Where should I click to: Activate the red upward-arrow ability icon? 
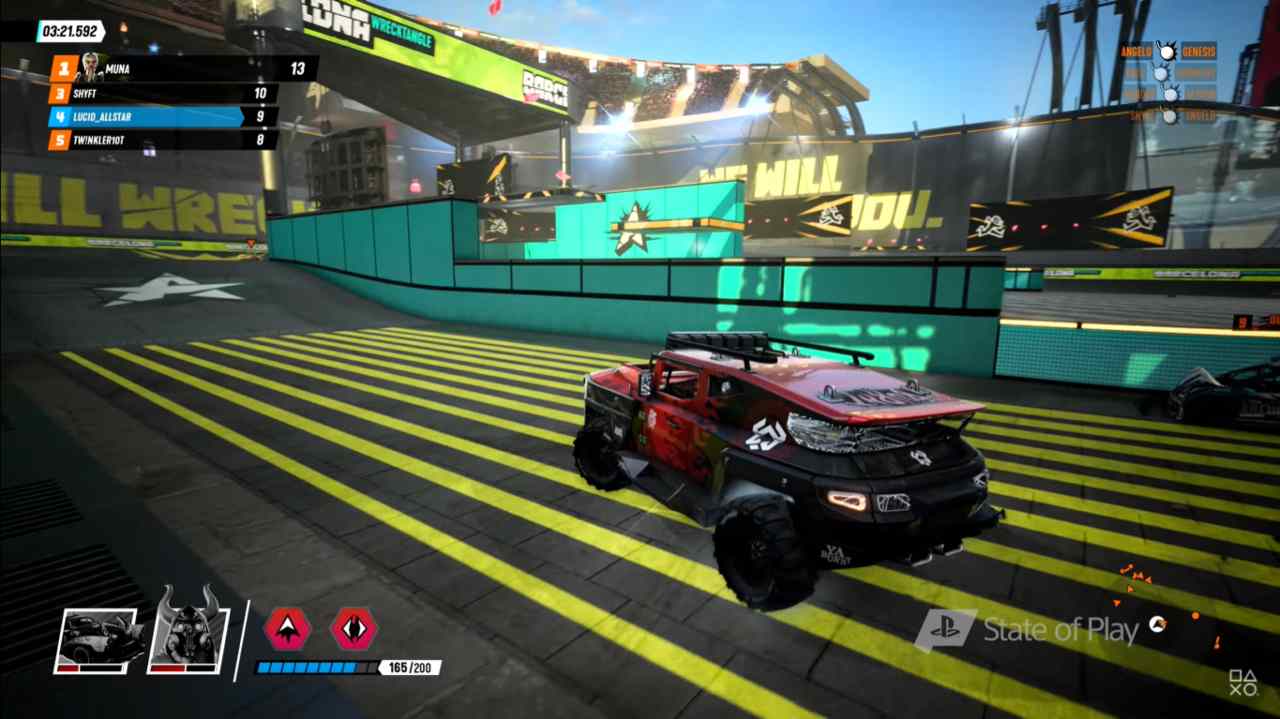287,629
